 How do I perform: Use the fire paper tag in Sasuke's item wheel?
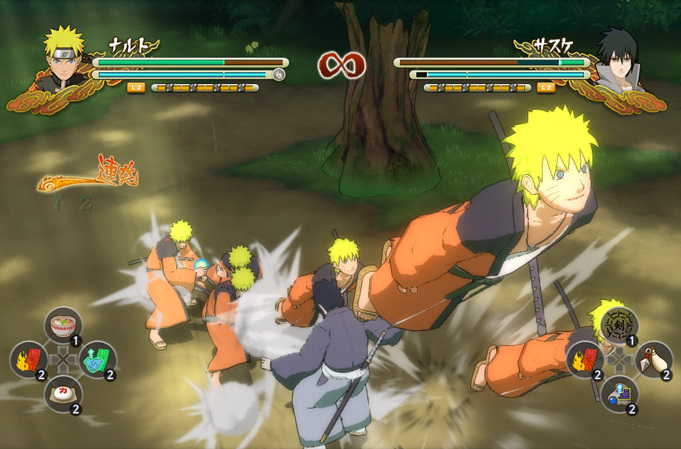[x=586, y=359]
